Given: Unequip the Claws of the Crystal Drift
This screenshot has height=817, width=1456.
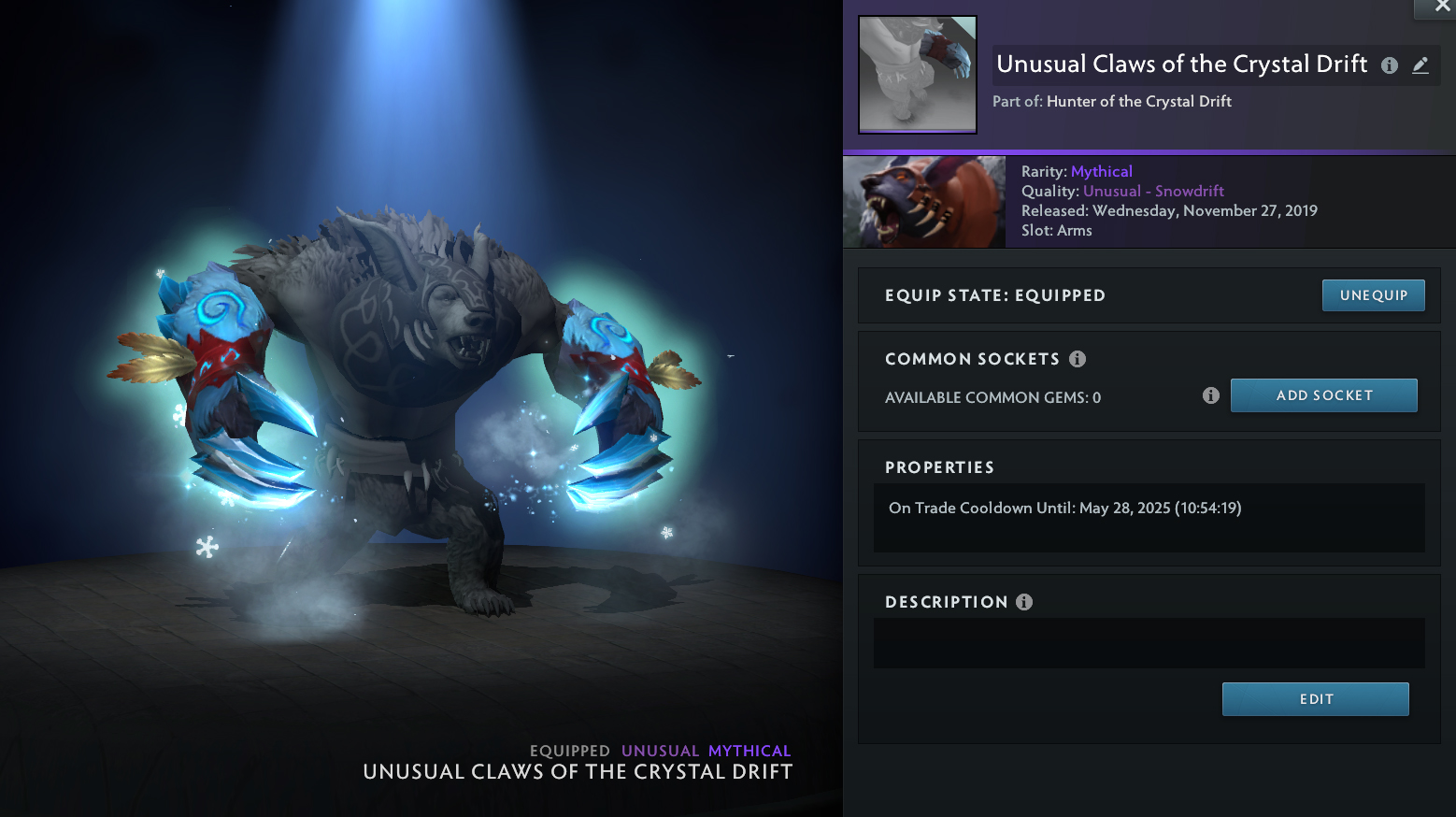Looking at the screenshot, I should (1373, 295).
